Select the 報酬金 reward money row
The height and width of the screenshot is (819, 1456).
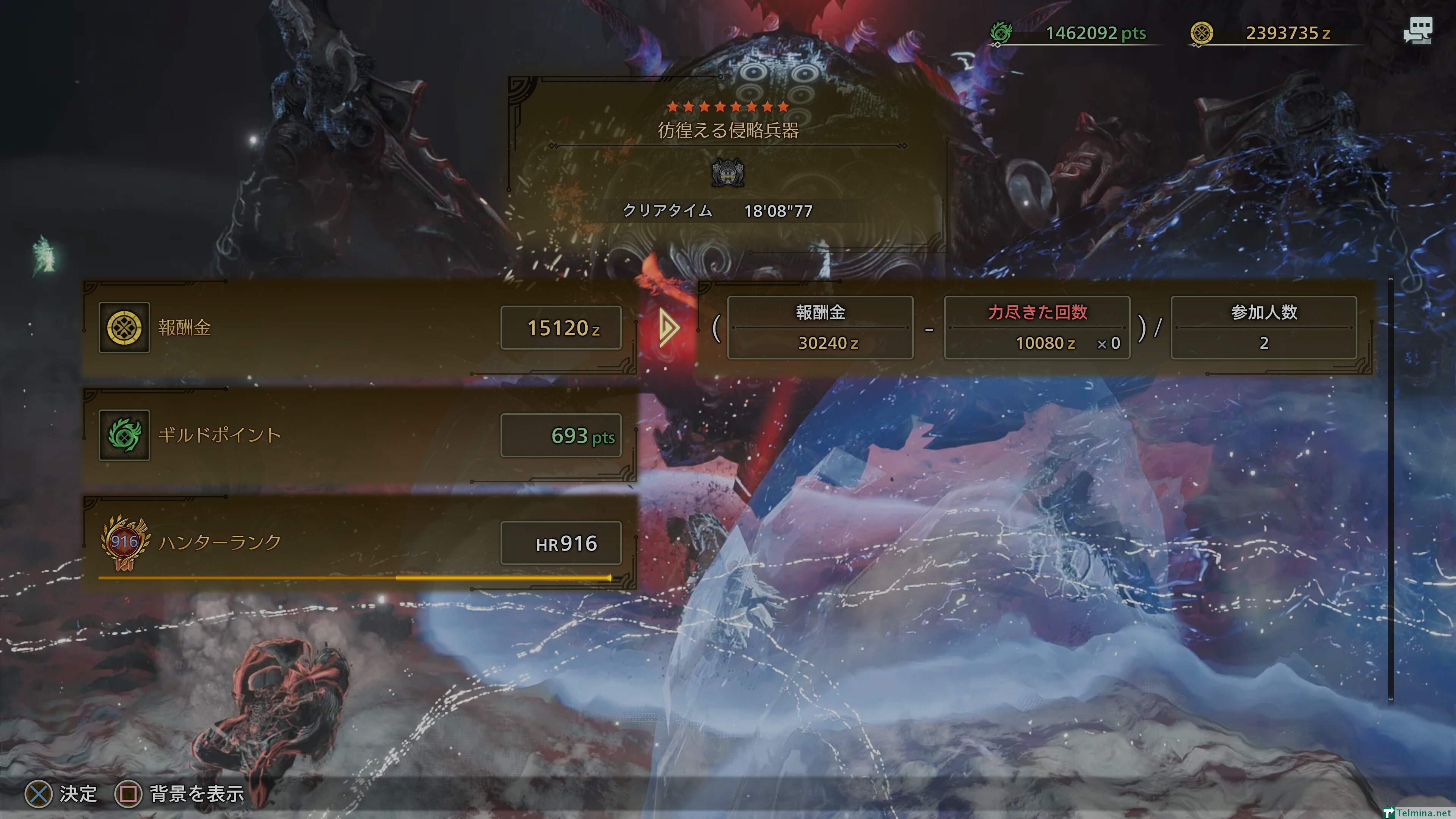(359, 328)
